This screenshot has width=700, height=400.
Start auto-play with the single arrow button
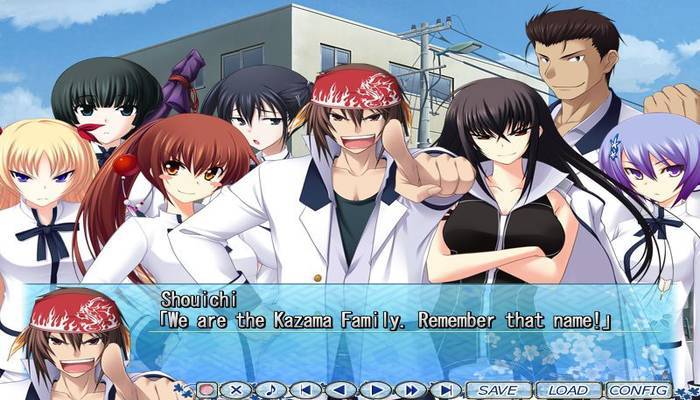(x=375, y=389)
